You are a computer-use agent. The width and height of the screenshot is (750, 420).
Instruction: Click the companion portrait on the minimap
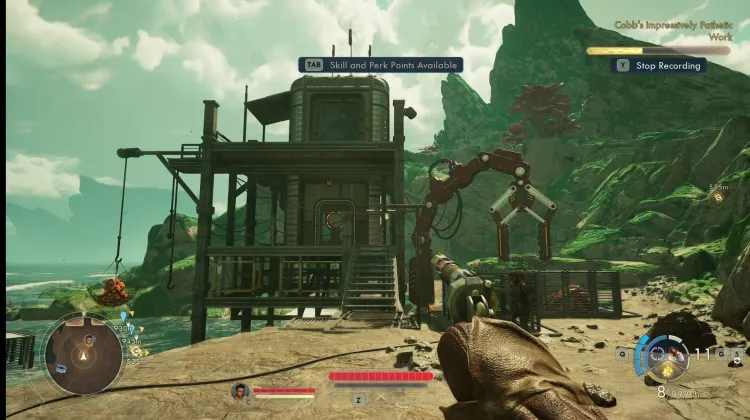click(x=87, y=340)
